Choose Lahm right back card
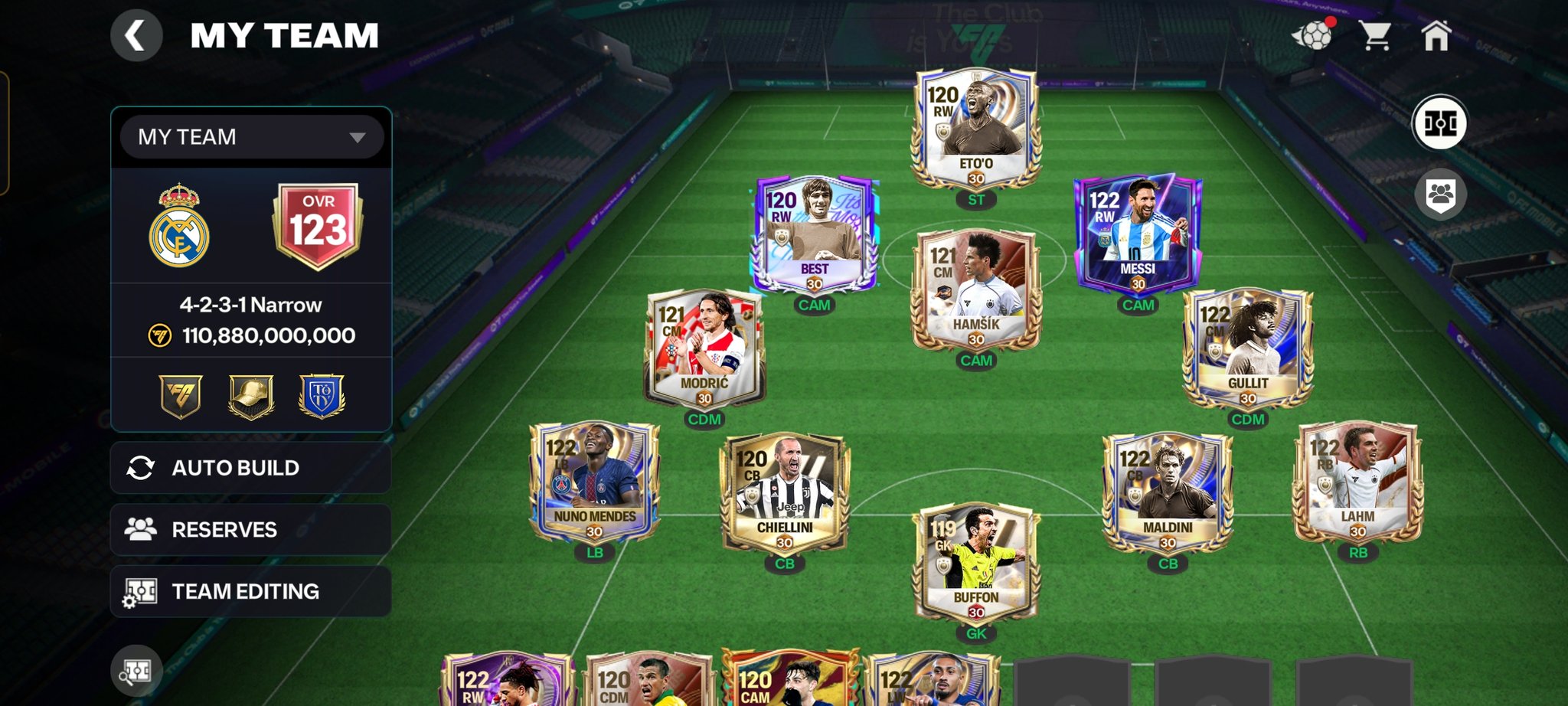 pyautogui.click(x=1357, y=482)
